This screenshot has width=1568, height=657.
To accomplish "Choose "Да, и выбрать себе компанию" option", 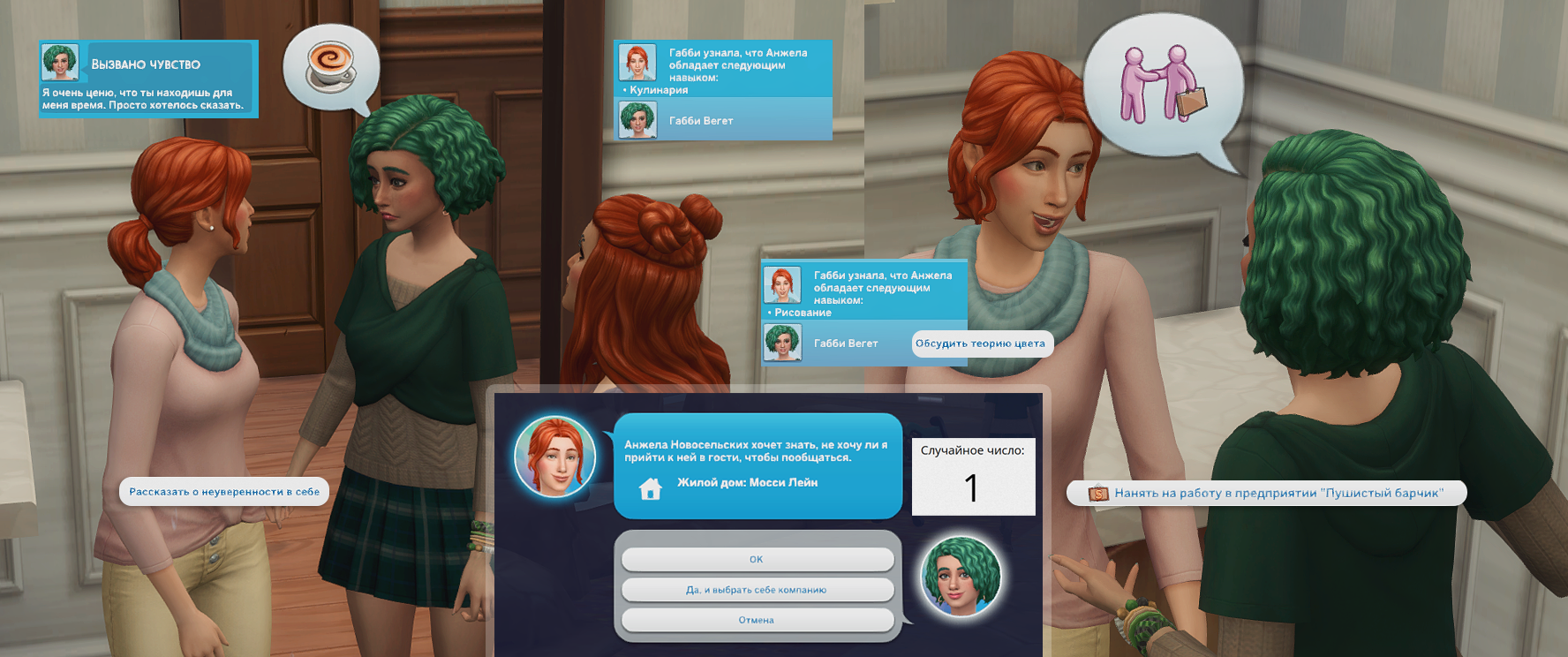I will coord(757,590).
